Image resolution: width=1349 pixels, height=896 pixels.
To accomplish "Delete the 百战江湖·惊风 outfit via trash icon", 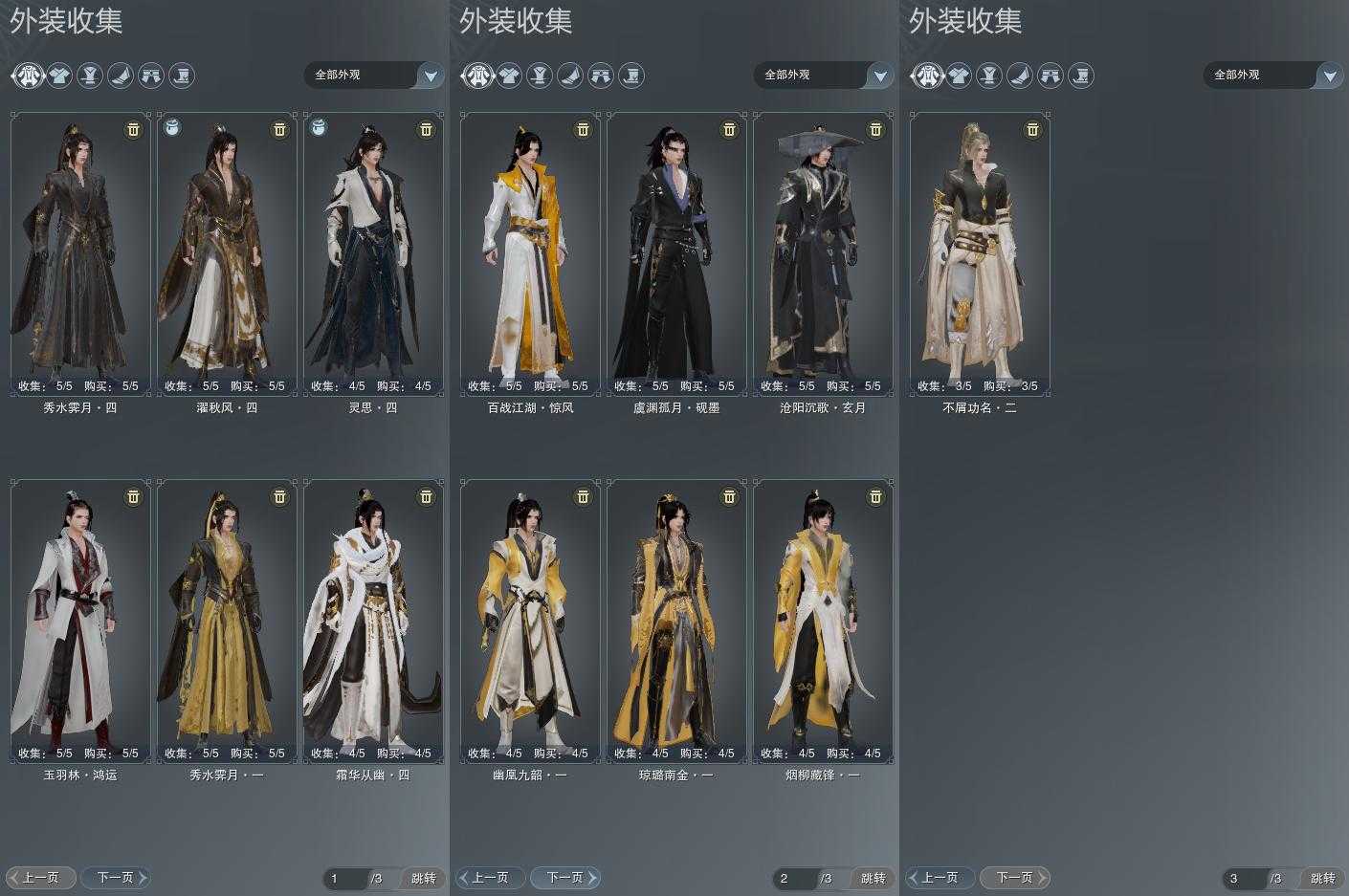I will tap(583, 129).
